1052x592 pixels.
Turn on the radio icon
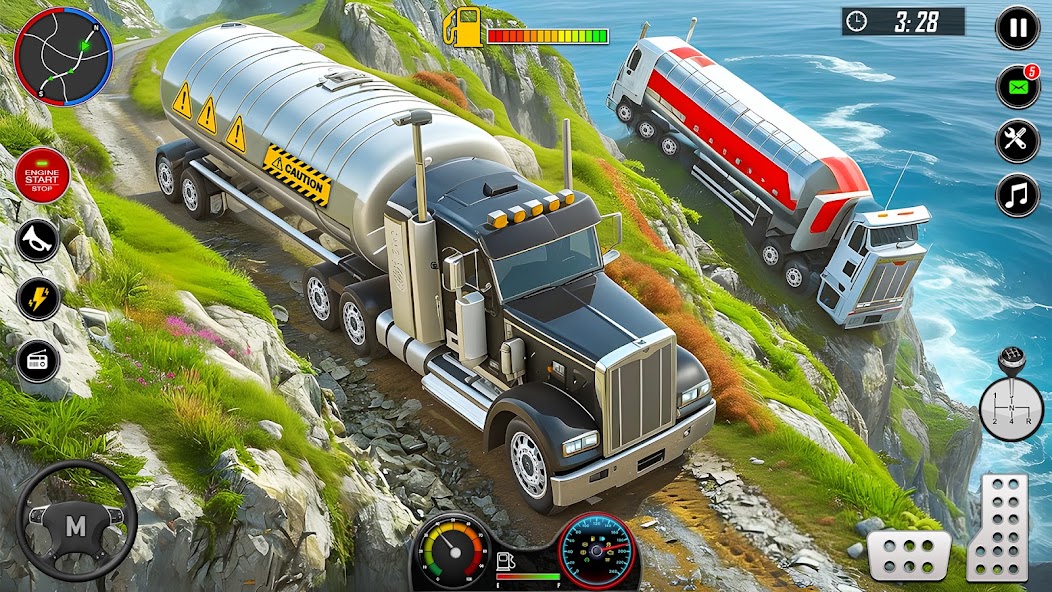37,359
